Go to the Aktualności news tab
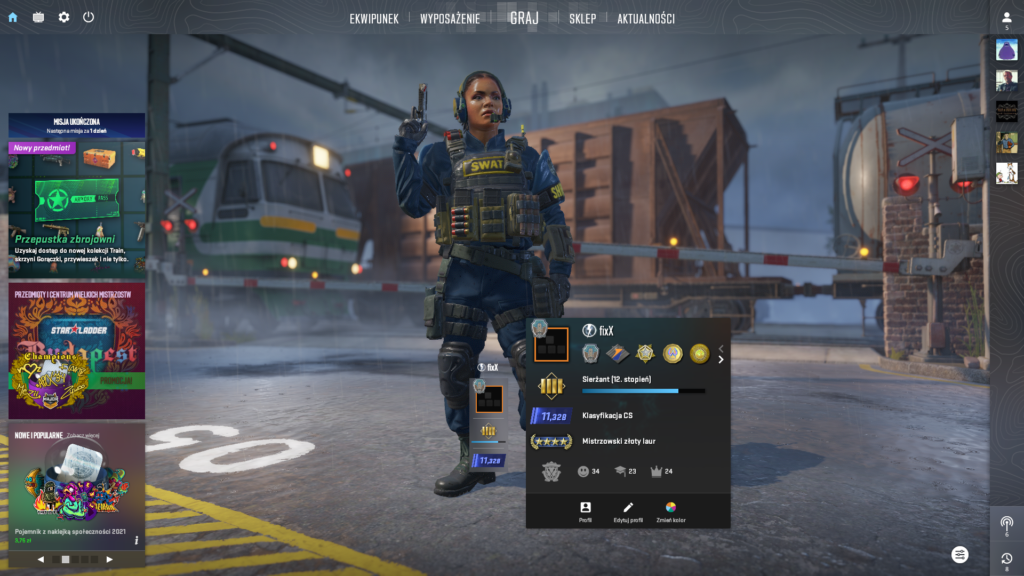 pyautogui.click(x=645, y=18)
